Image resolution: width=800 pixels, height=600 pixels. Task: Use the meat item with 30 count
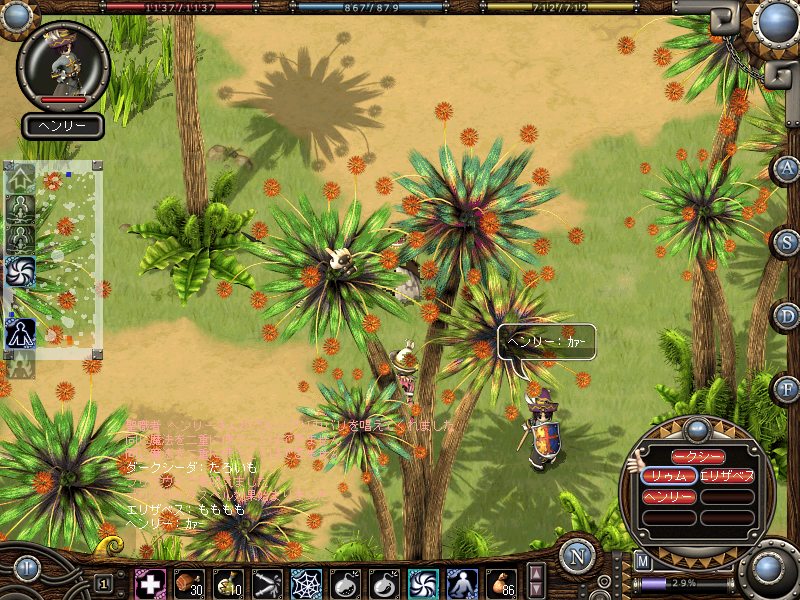pos(188,583)
